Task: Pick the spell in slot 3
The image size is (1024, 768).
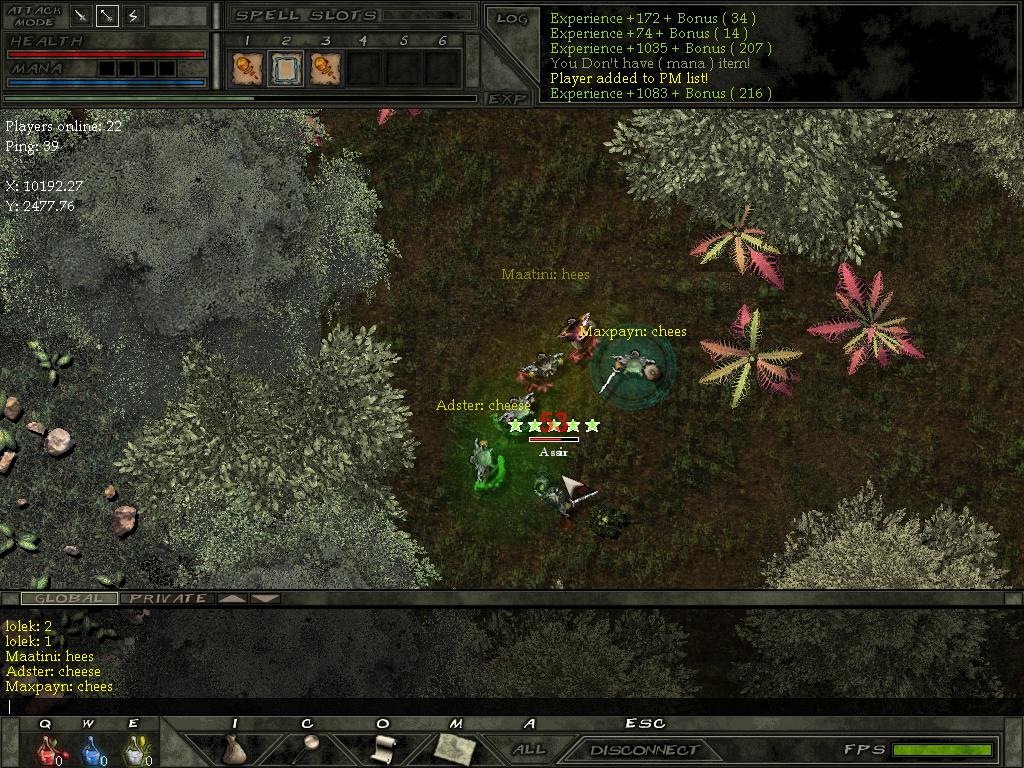Action: tap(325, 68)
